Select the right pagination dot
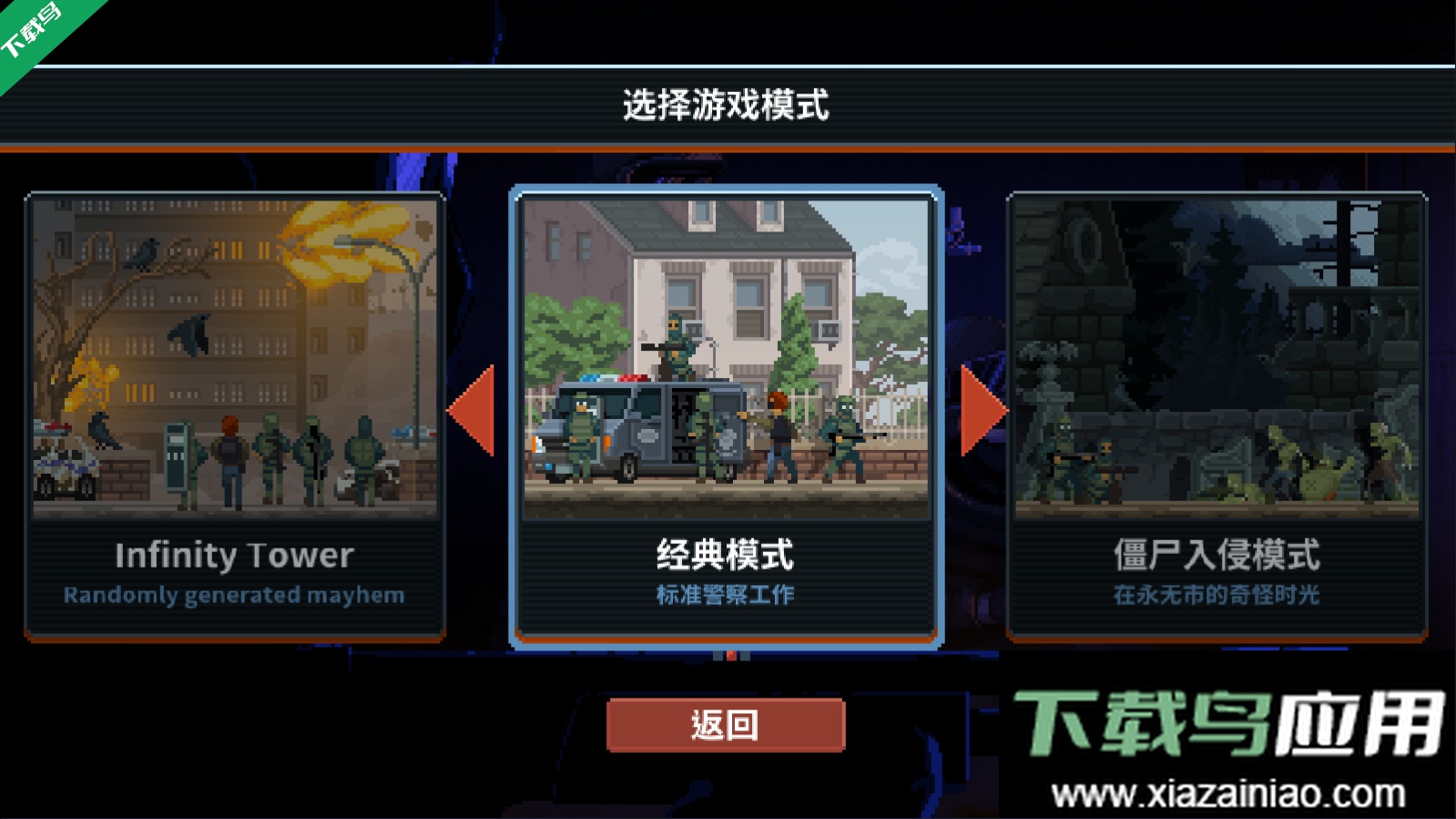 coord(745,655)
